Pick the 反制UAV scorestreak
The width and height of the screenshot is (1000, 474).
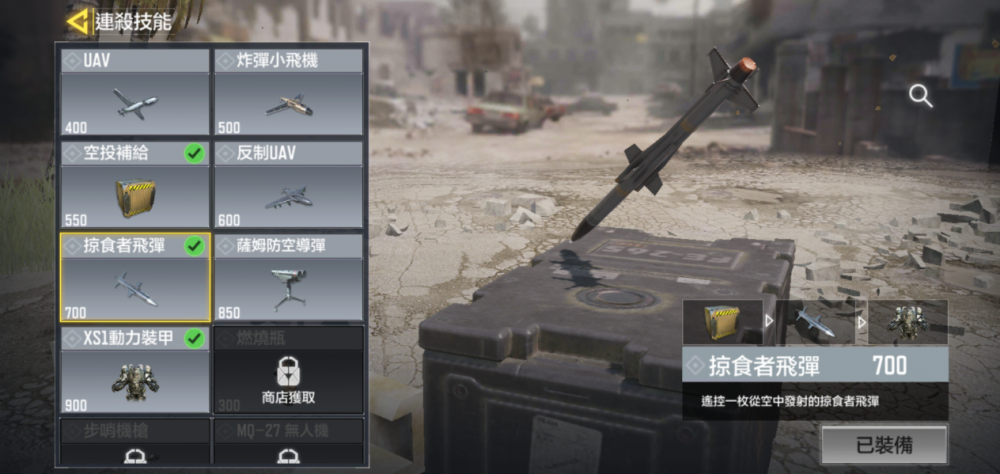coord(288,184)
